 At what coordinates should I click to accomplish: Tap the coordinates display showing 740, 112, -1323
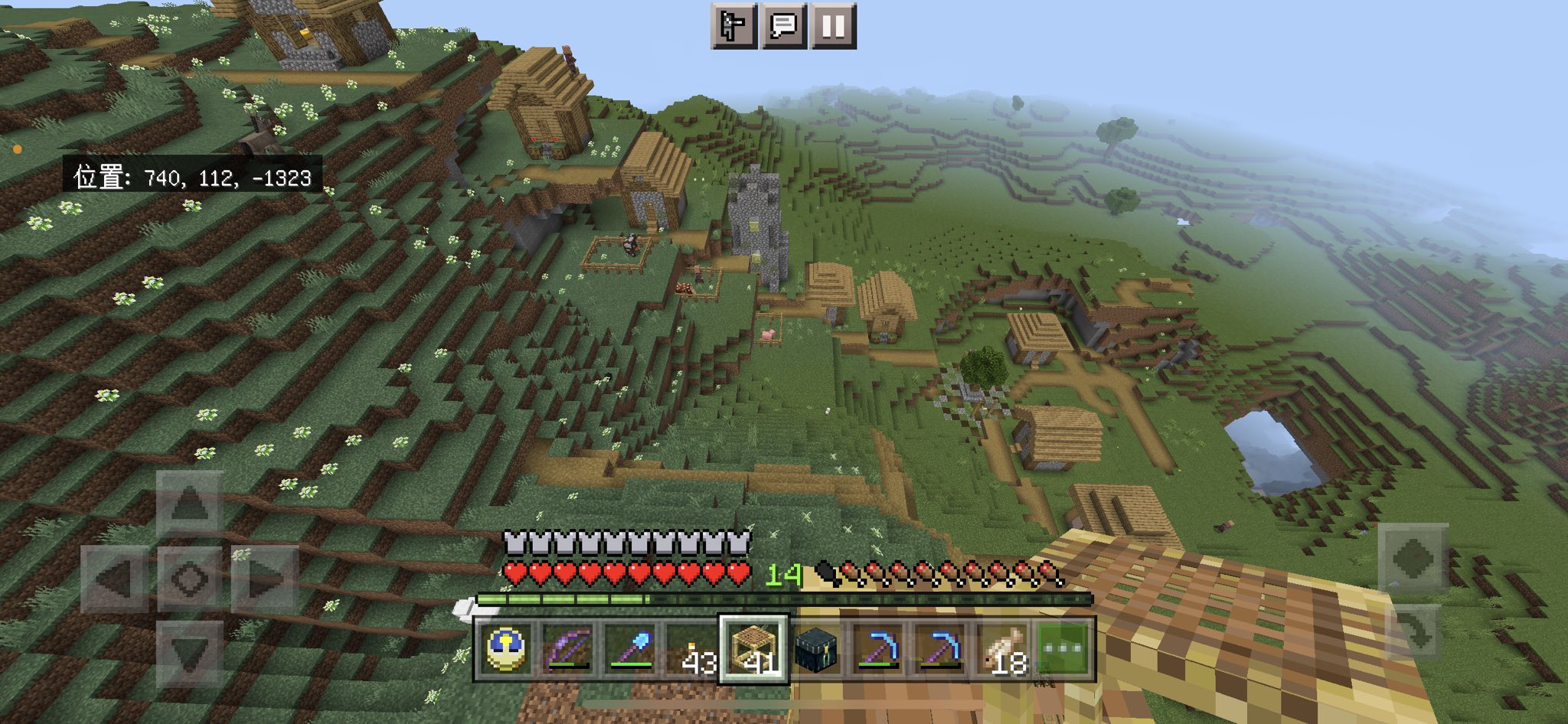tap(190, 179)
